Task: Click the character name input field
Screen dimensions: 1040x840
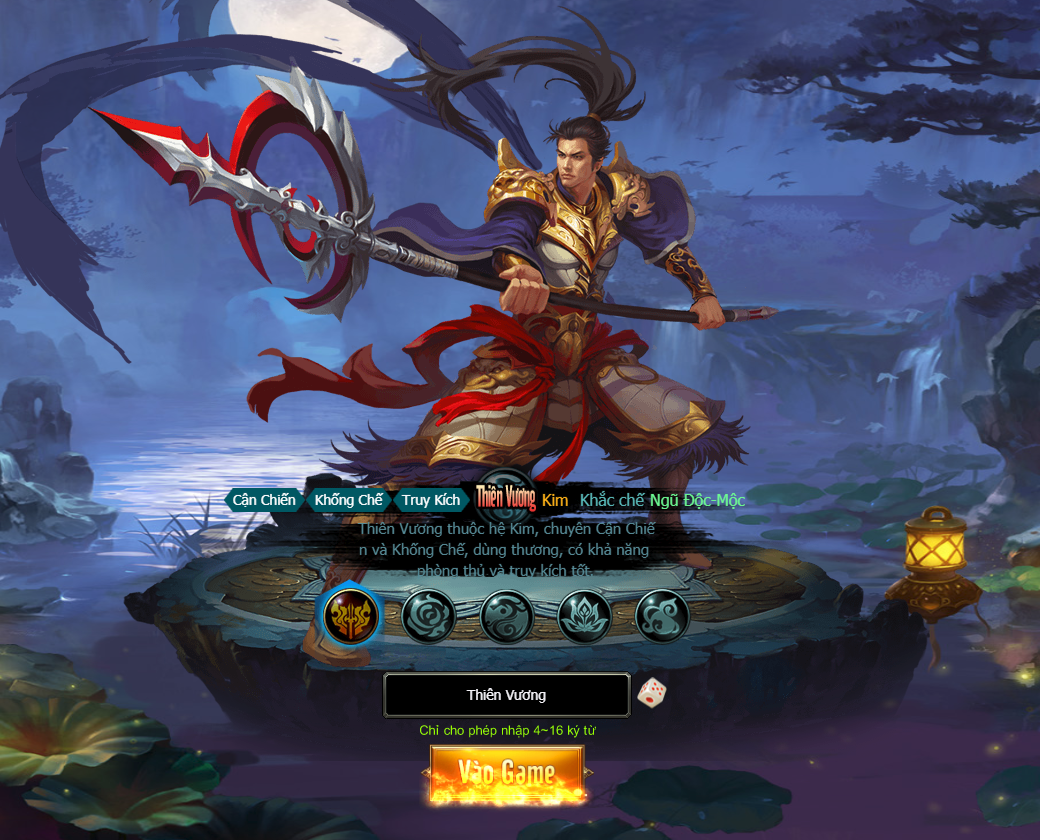Action: coord(506,695)
